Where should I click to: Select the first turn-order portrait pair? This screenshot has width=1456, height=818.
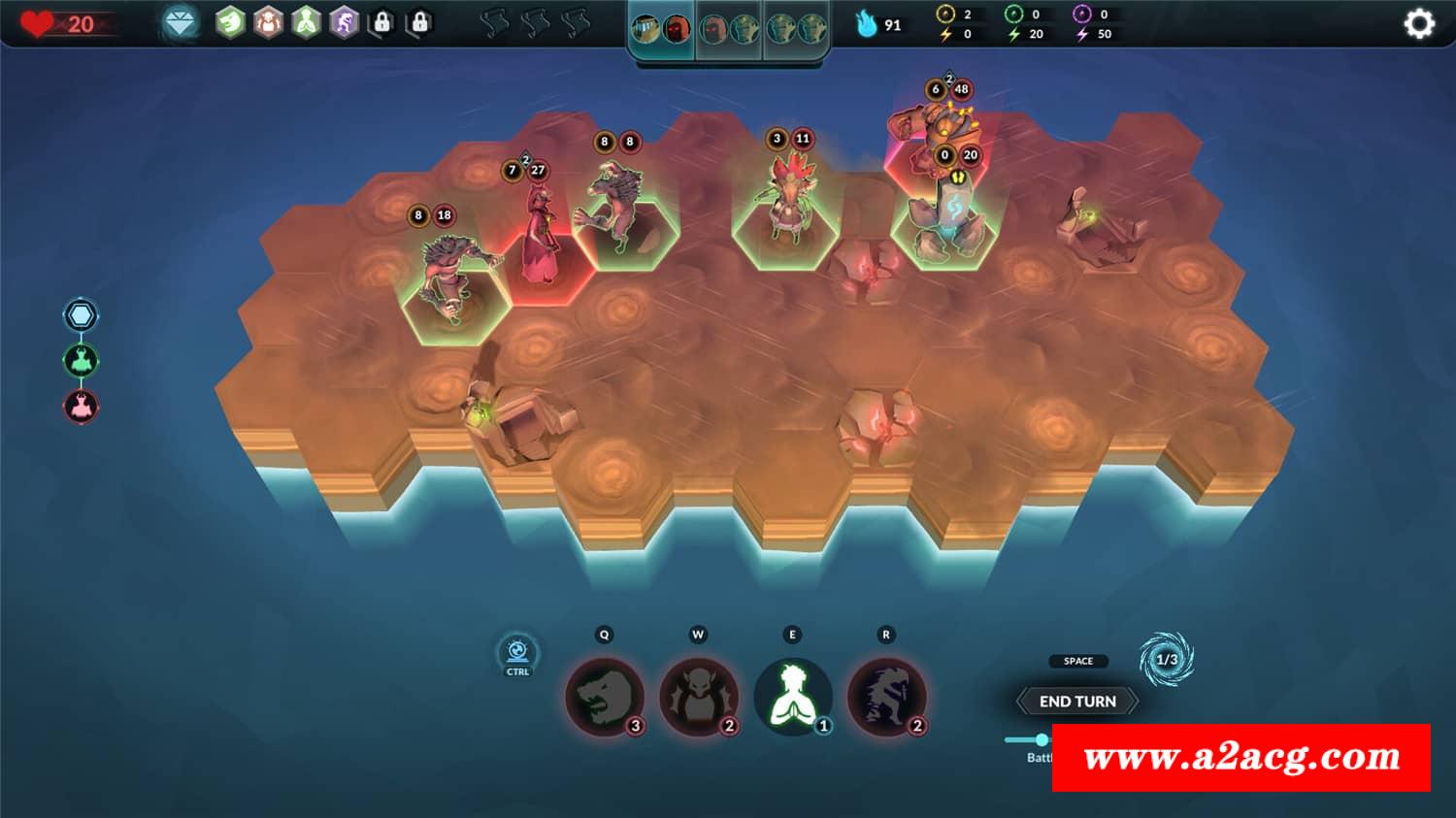pos(662,29)
